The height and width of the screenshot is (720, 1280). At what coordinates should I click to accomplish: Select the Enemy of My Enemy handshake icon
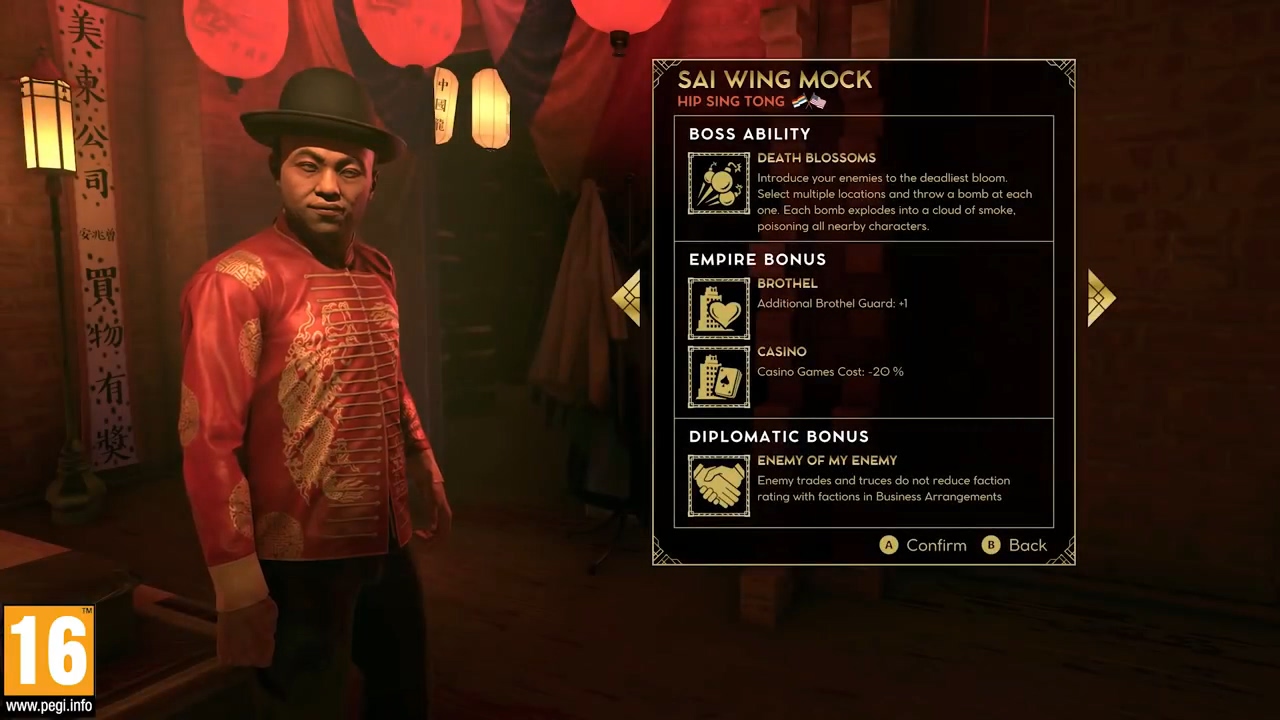718,486
